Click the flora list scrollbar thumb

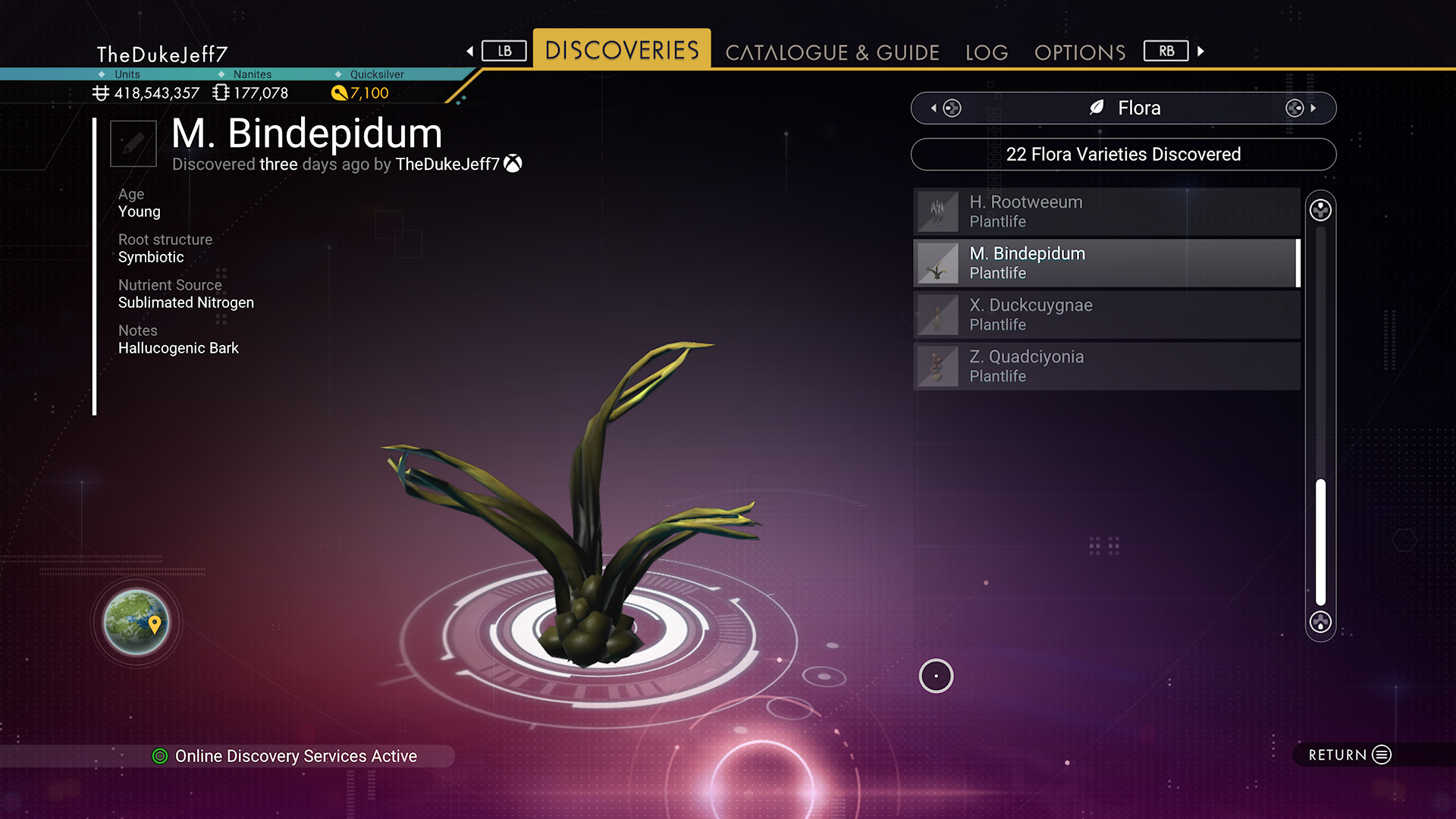(1320, 541)
